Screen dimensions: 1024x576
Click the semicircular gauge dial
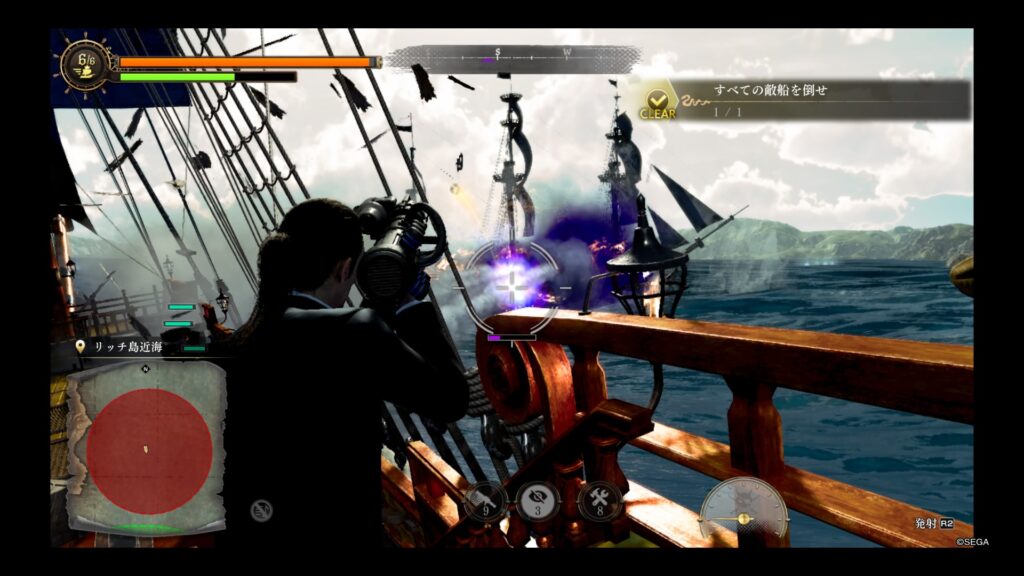point(743,509)
